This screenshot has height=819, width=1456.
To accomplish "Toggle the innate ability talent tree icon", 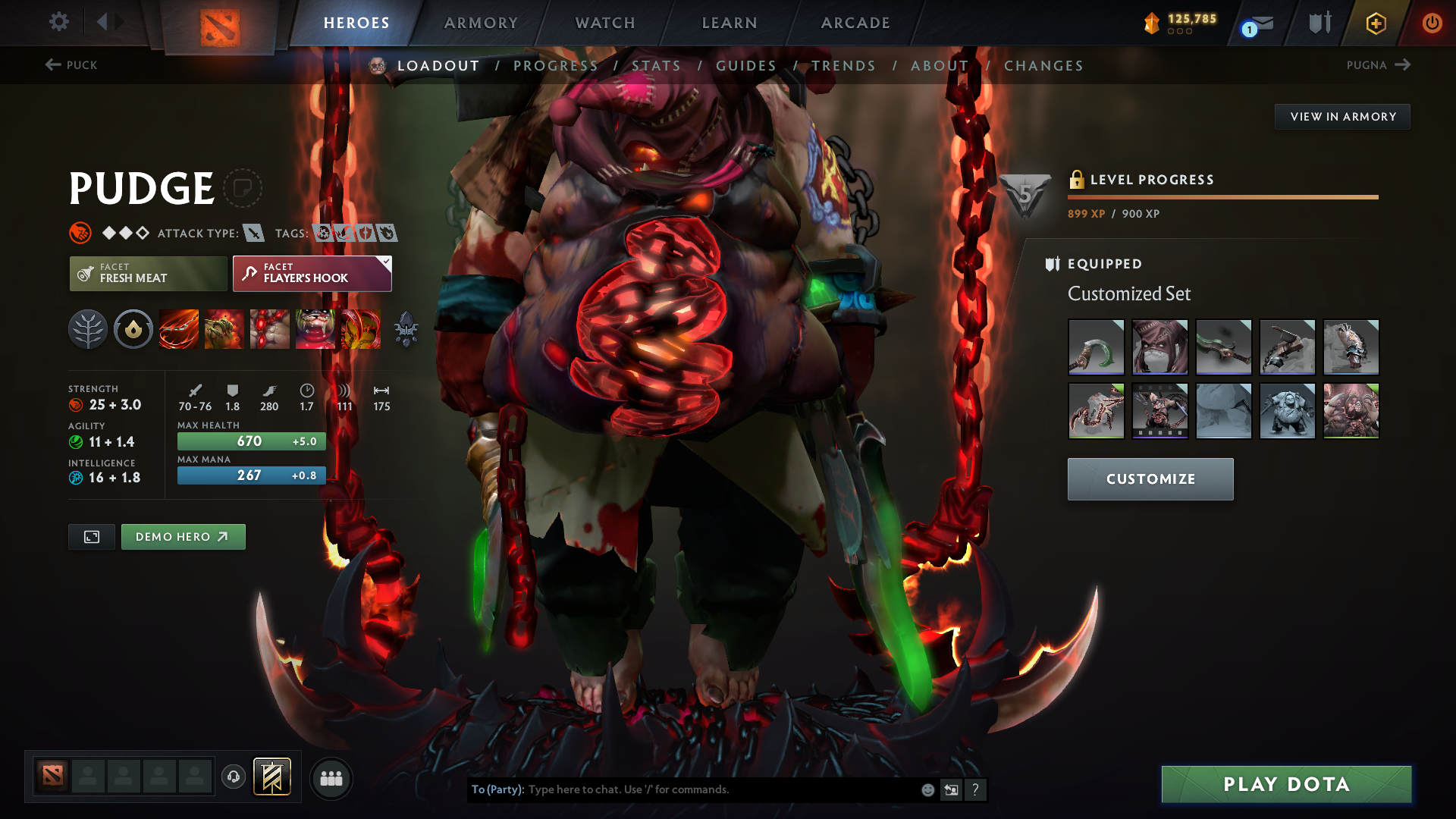I will (x=87, y=329).
